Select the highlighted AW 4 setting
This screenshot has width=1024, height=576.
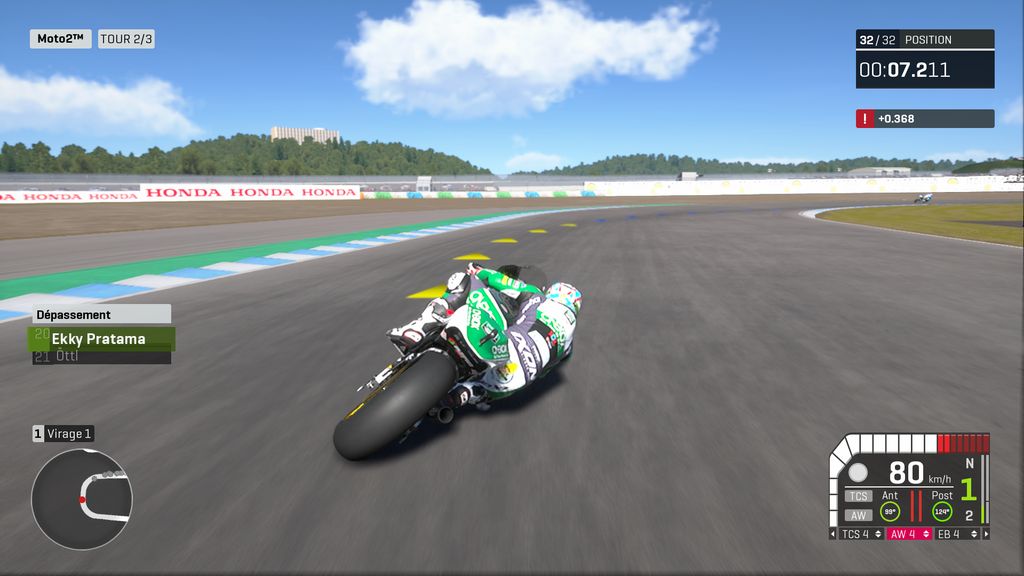(909, 534)
